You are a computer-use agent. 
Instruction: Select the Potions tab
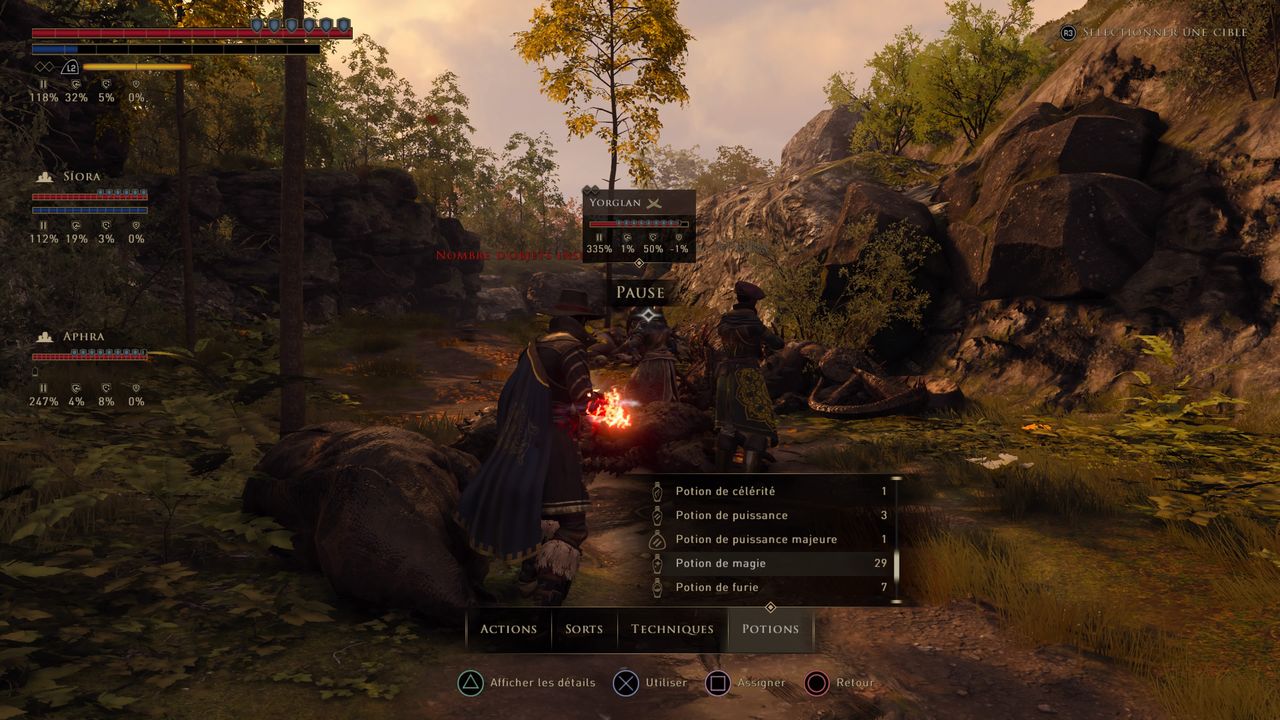[x=770, y=629]
